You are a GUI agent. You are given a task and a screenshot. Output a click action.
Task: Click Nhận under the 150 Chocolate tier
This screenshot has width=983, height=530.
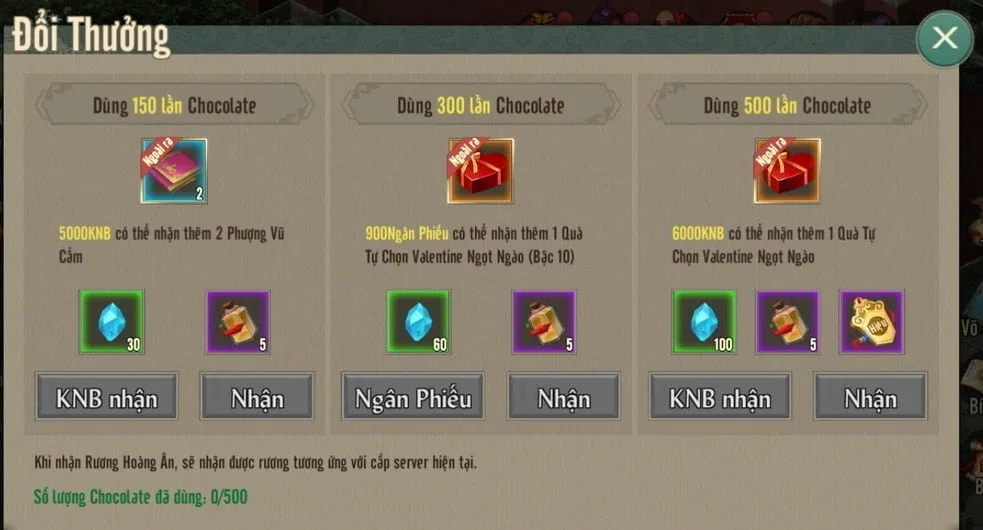tap(257, 397)
